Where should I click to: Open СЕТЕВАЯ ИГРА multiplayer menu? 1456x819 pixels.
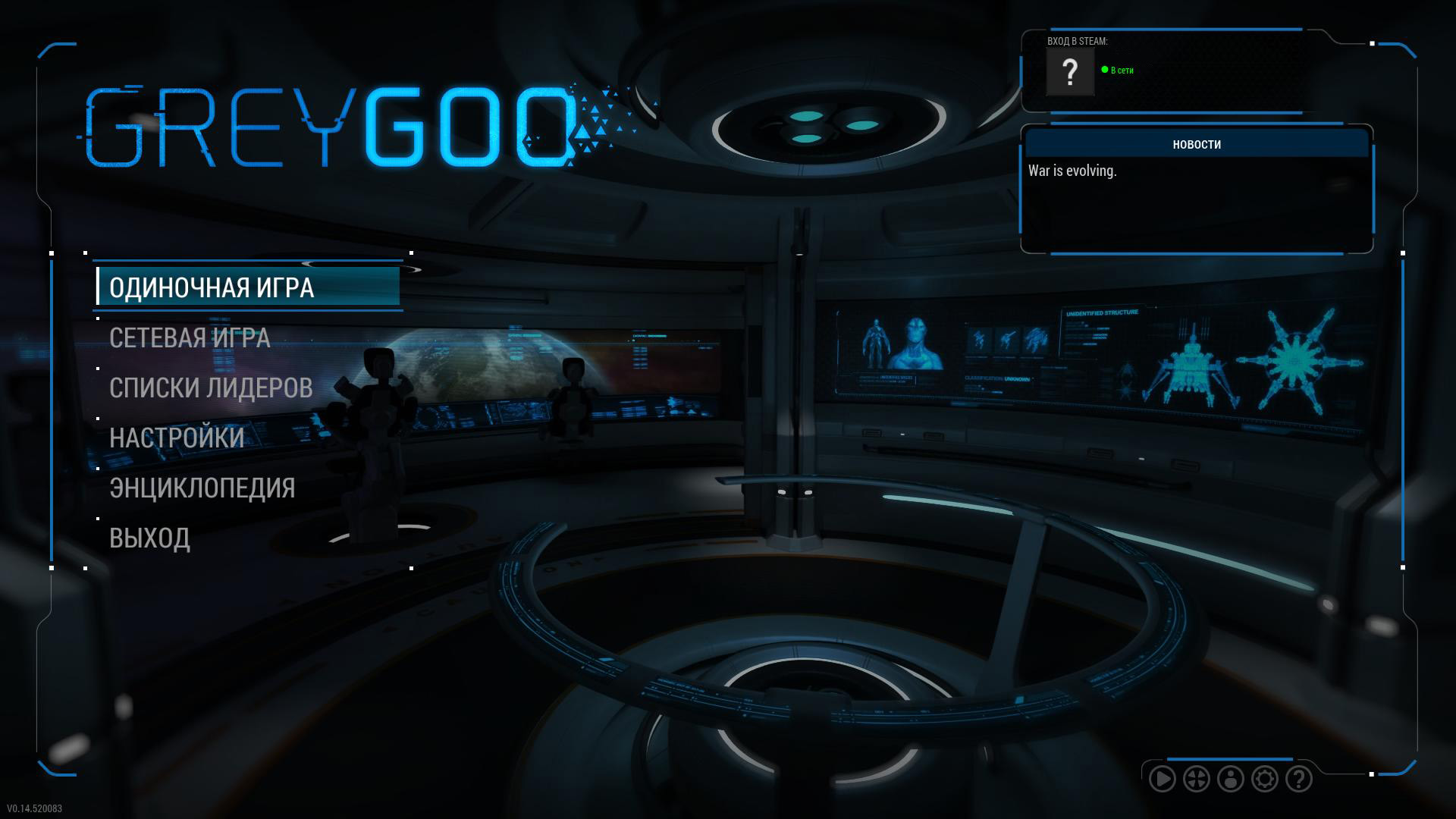(x=190, y=337)
